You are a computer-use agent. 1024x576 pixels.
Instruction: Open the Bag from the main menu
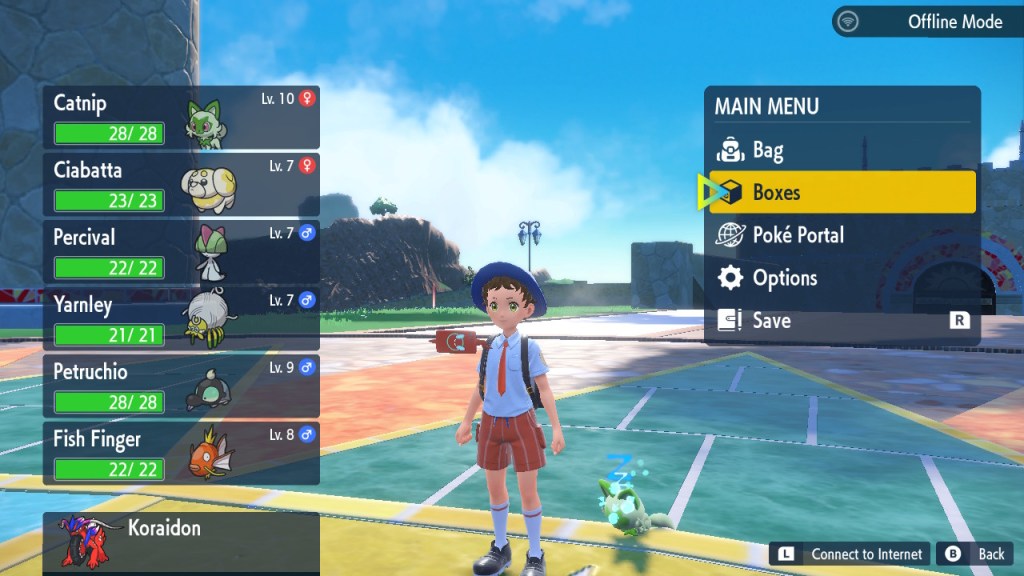click(841, 150)
